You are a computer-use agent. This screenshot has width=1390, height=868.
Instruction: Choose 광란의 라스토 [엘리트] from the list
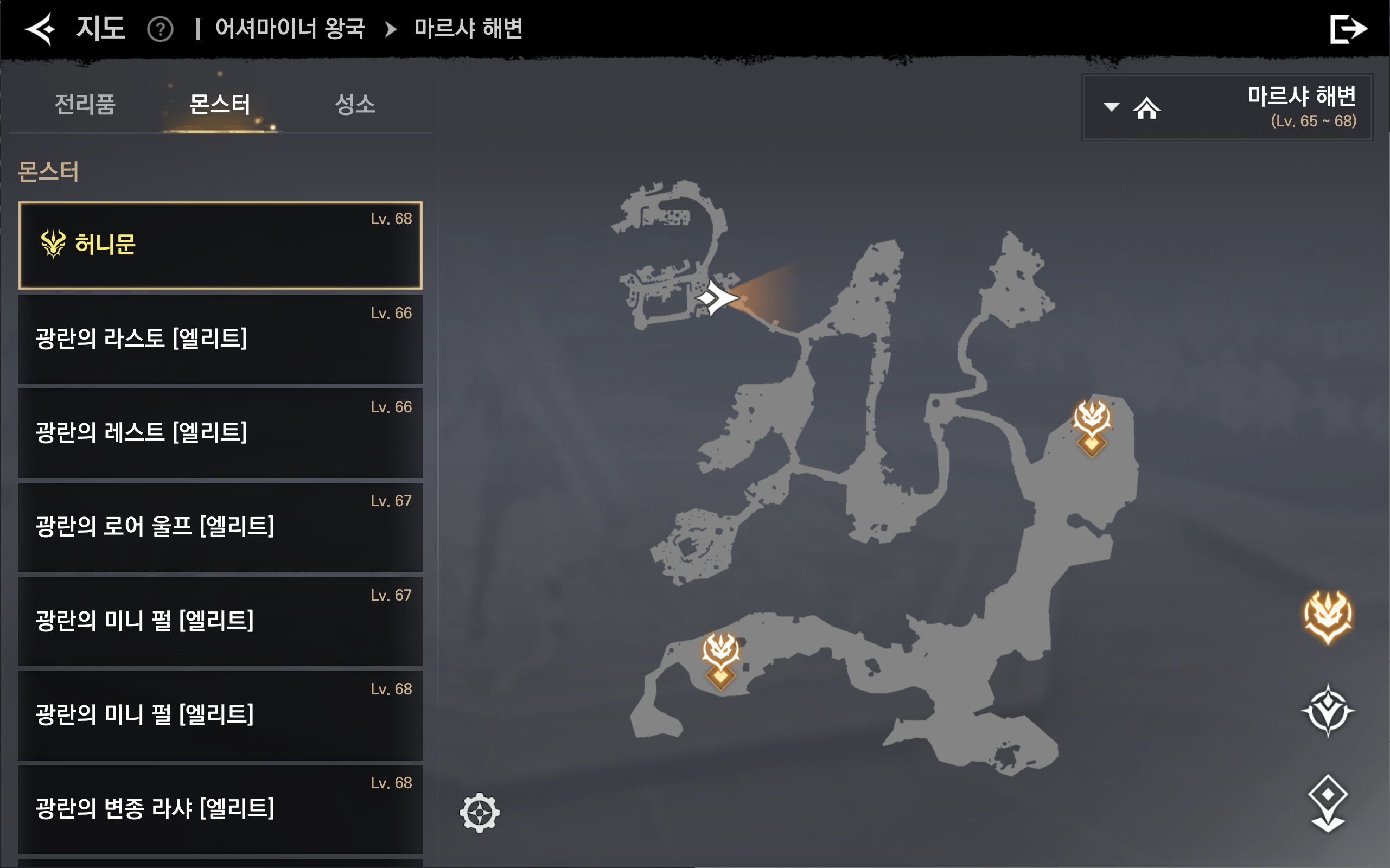point(220,339)
